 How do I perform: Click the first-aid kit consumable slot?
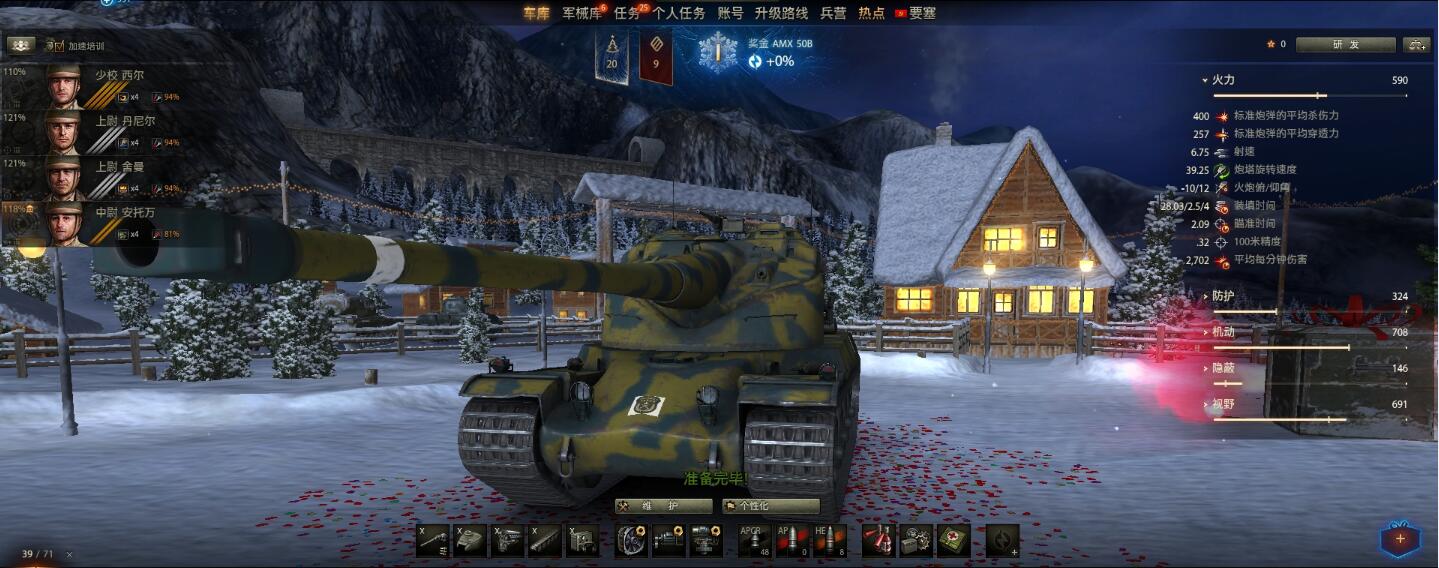point(953,540)
